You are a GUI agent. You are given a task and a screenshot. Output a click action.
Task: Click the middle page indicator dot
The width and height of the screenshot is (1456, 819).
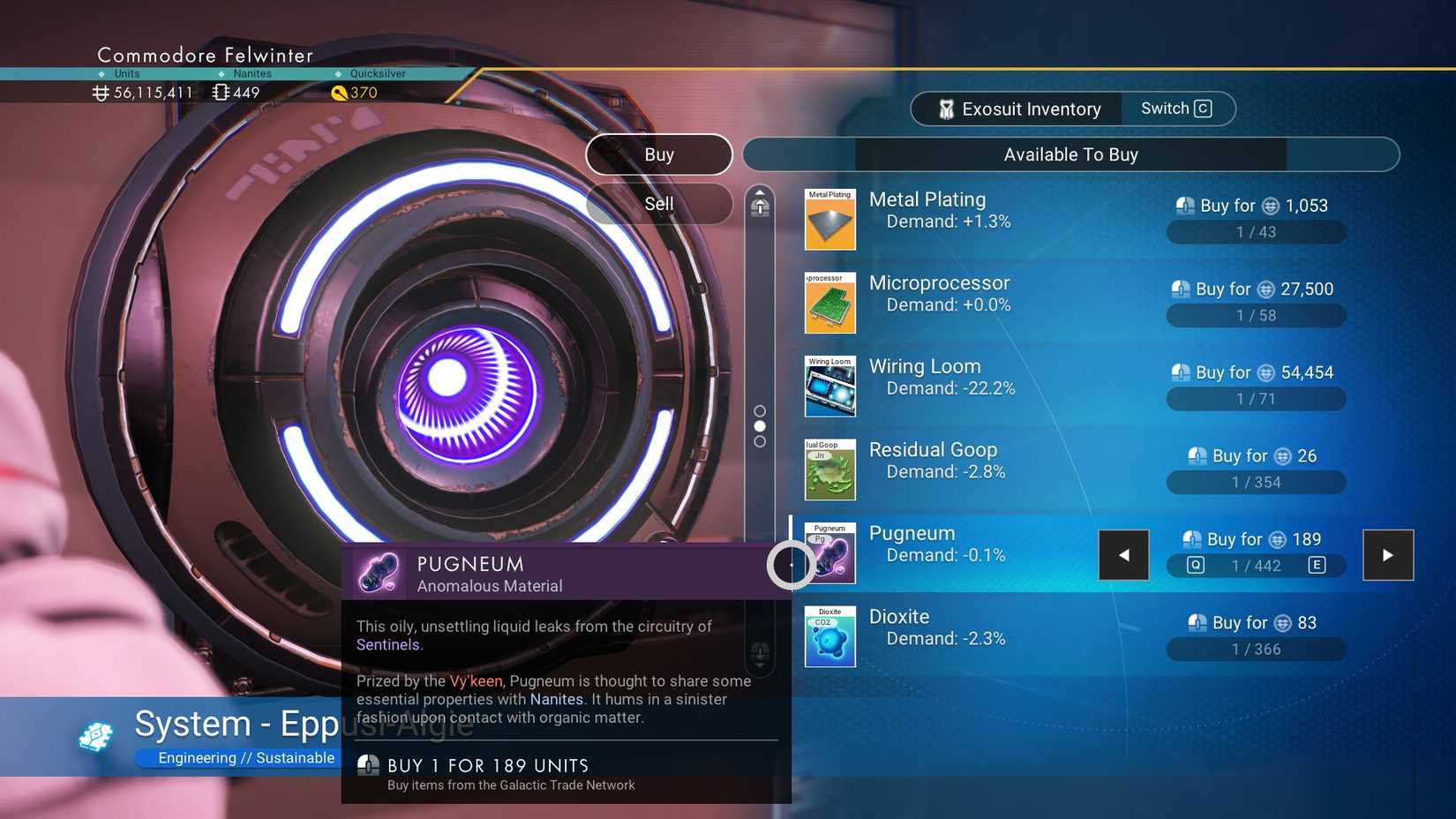759,426
